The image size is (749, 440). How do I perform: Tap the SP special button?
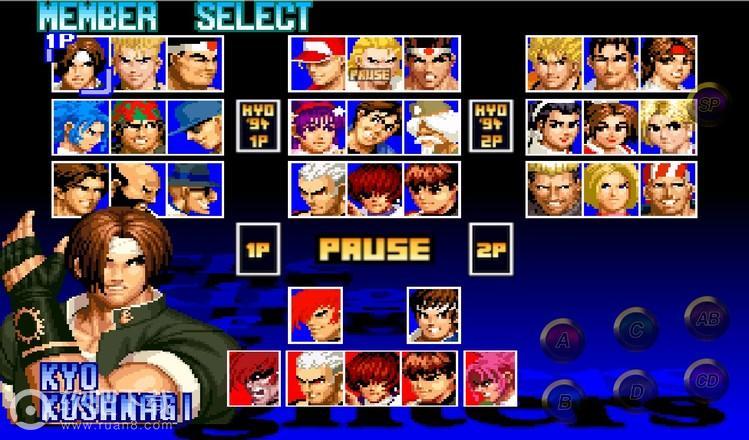tap(711, 103)
